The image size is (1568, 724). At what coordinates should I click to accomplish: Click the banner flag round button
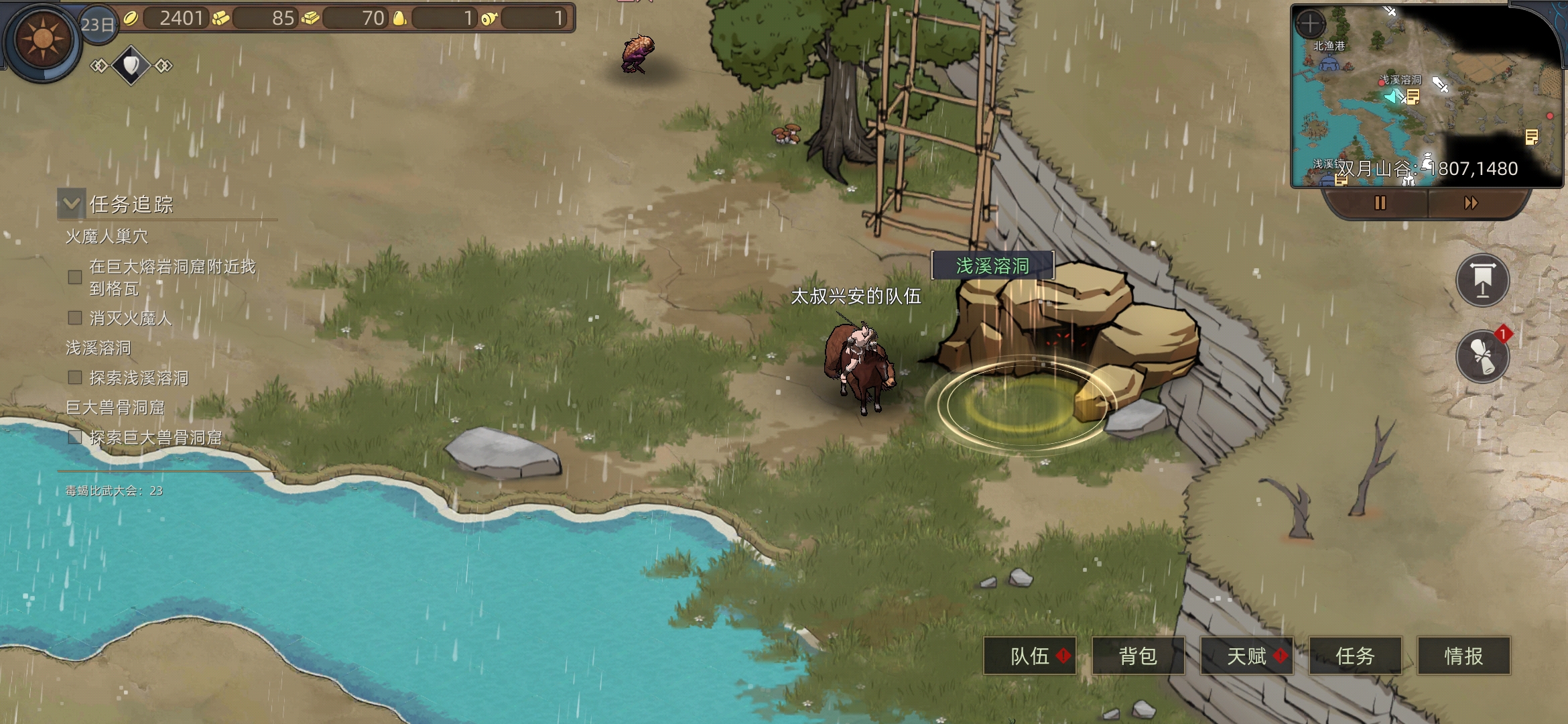[1482, 280]
